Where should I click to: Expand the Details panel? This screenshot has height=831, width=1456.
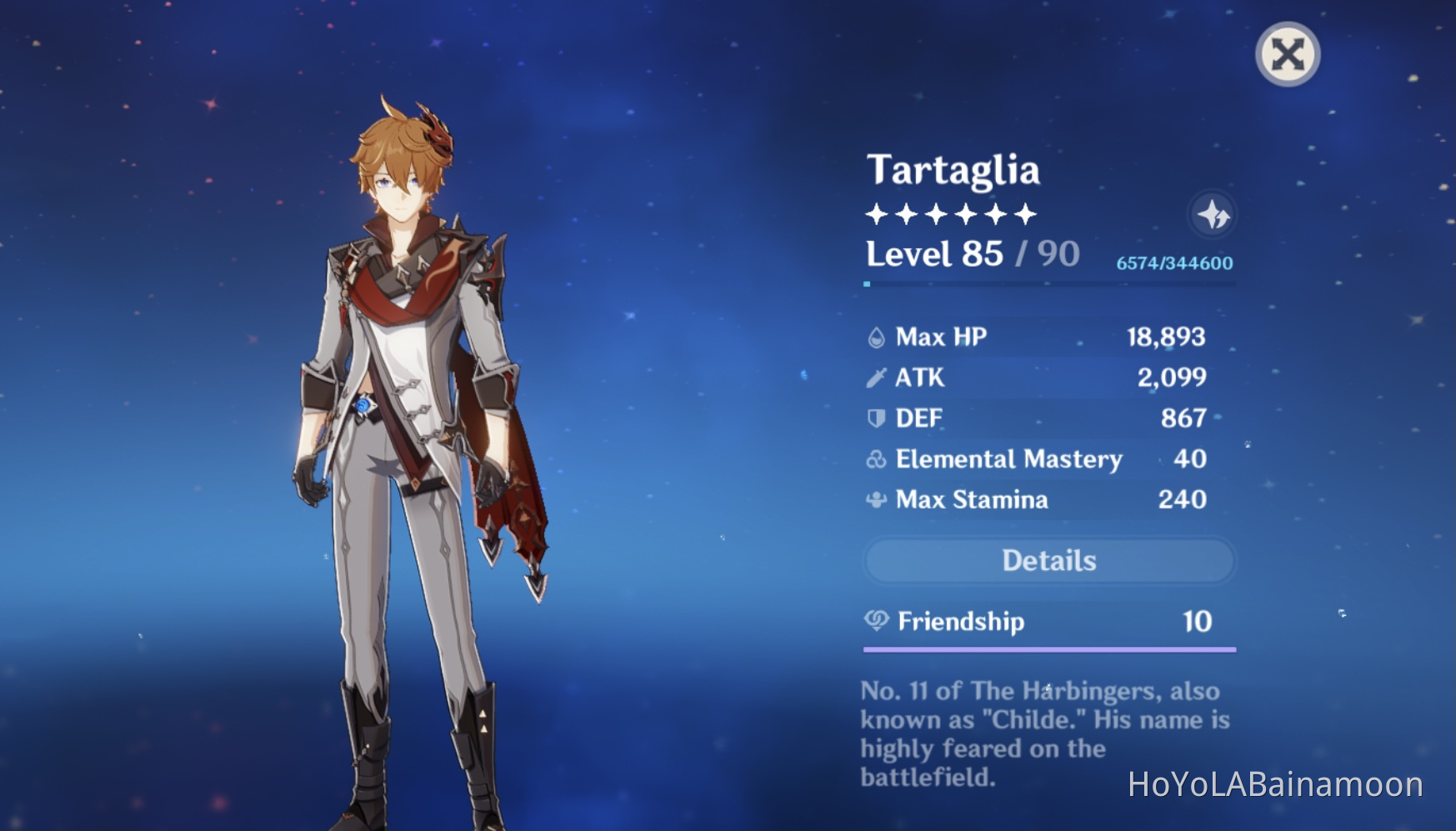1048,560
